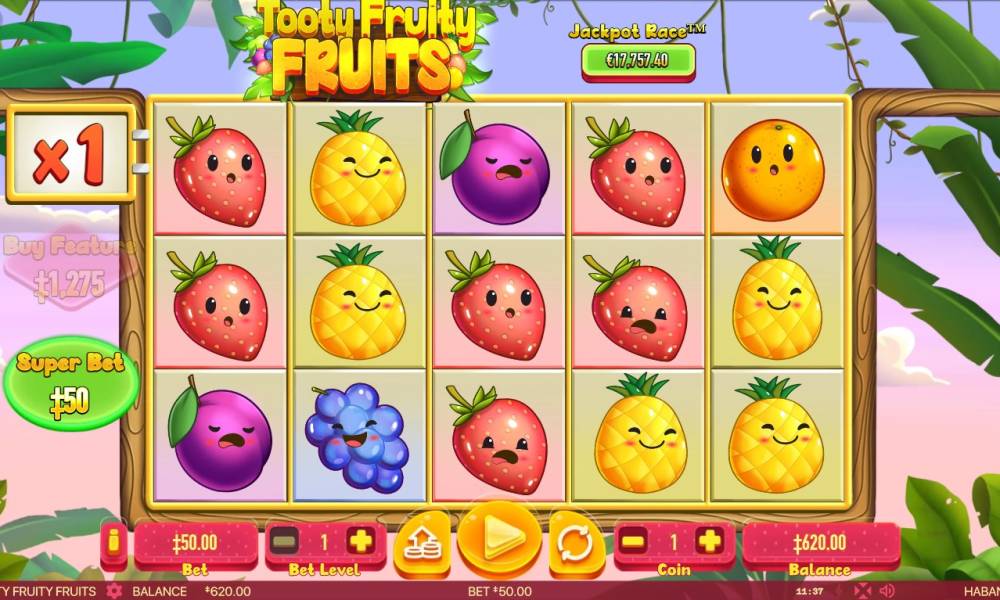Decrease the Bet Level
The height and width of the screenshot is (600, 1000).
tap(286, 542)
